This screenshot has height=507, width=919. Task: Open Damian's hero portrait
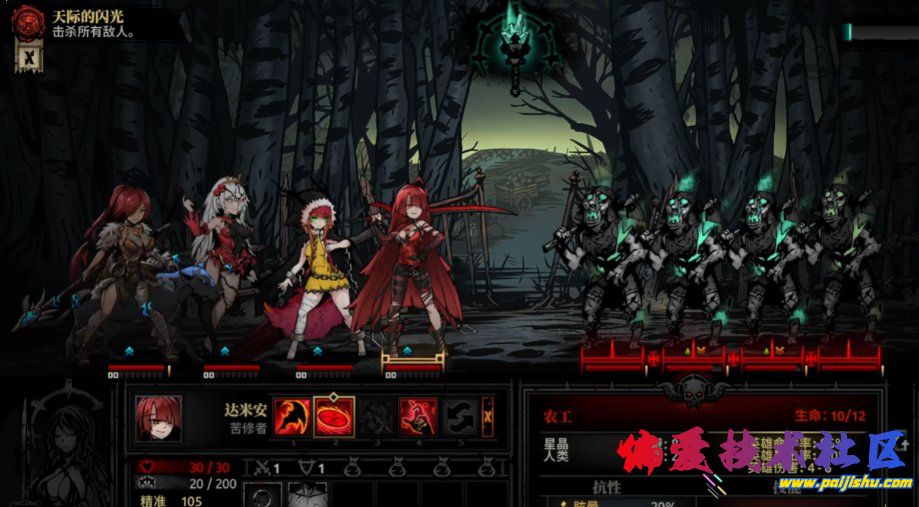tap(159, 418)
